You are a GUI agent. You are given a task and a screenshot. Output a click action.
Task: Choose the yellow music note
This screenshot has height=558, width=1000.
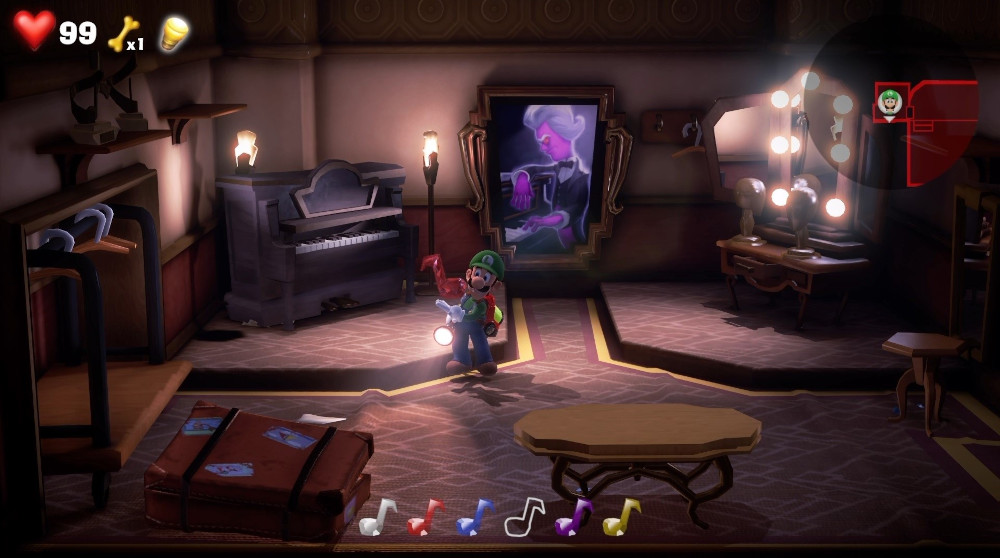(x=622, y=517)
